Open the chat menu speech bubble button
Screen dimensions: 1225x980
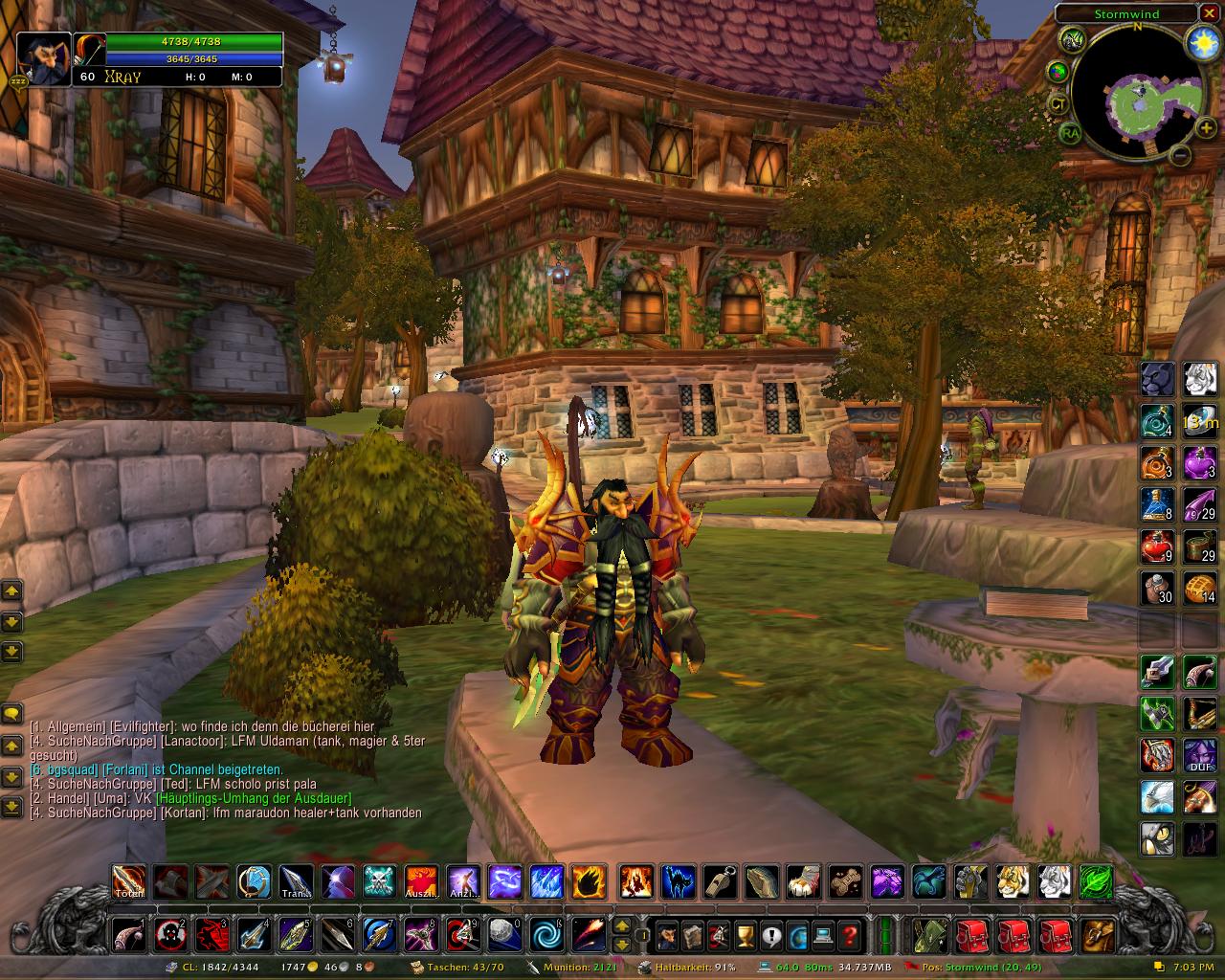pyautogui.click(x=11, y=713)
